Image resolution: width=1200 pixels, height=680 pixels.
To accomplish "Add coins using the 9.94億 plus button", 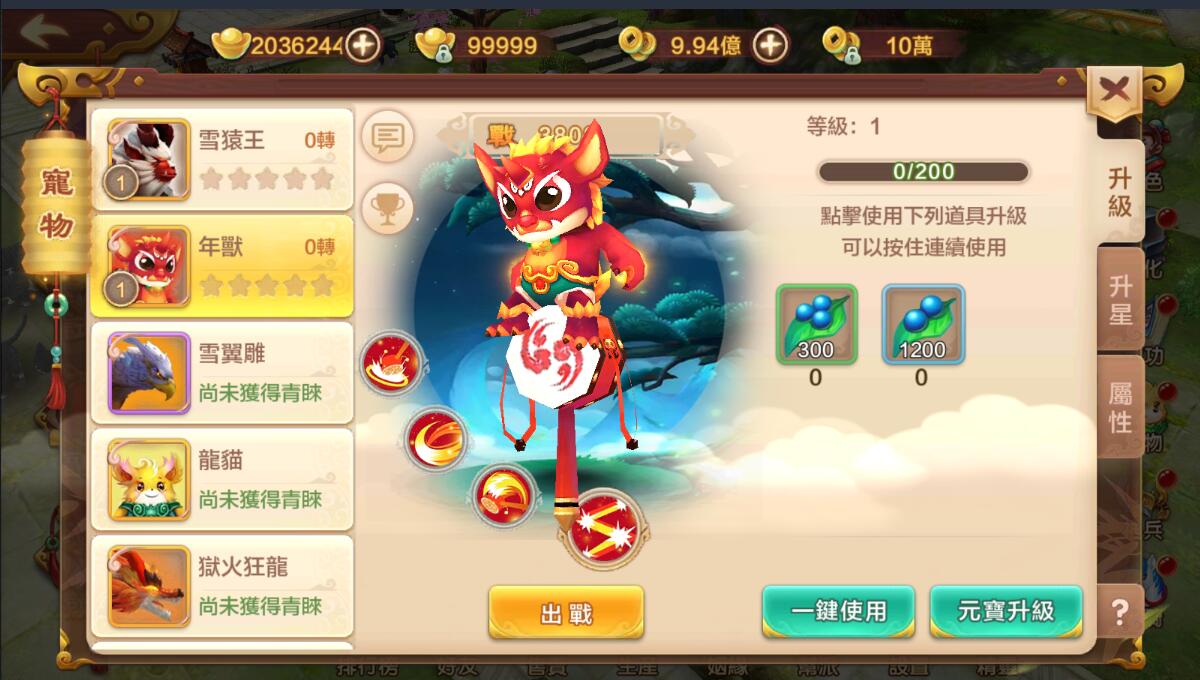I will point(769,44).
